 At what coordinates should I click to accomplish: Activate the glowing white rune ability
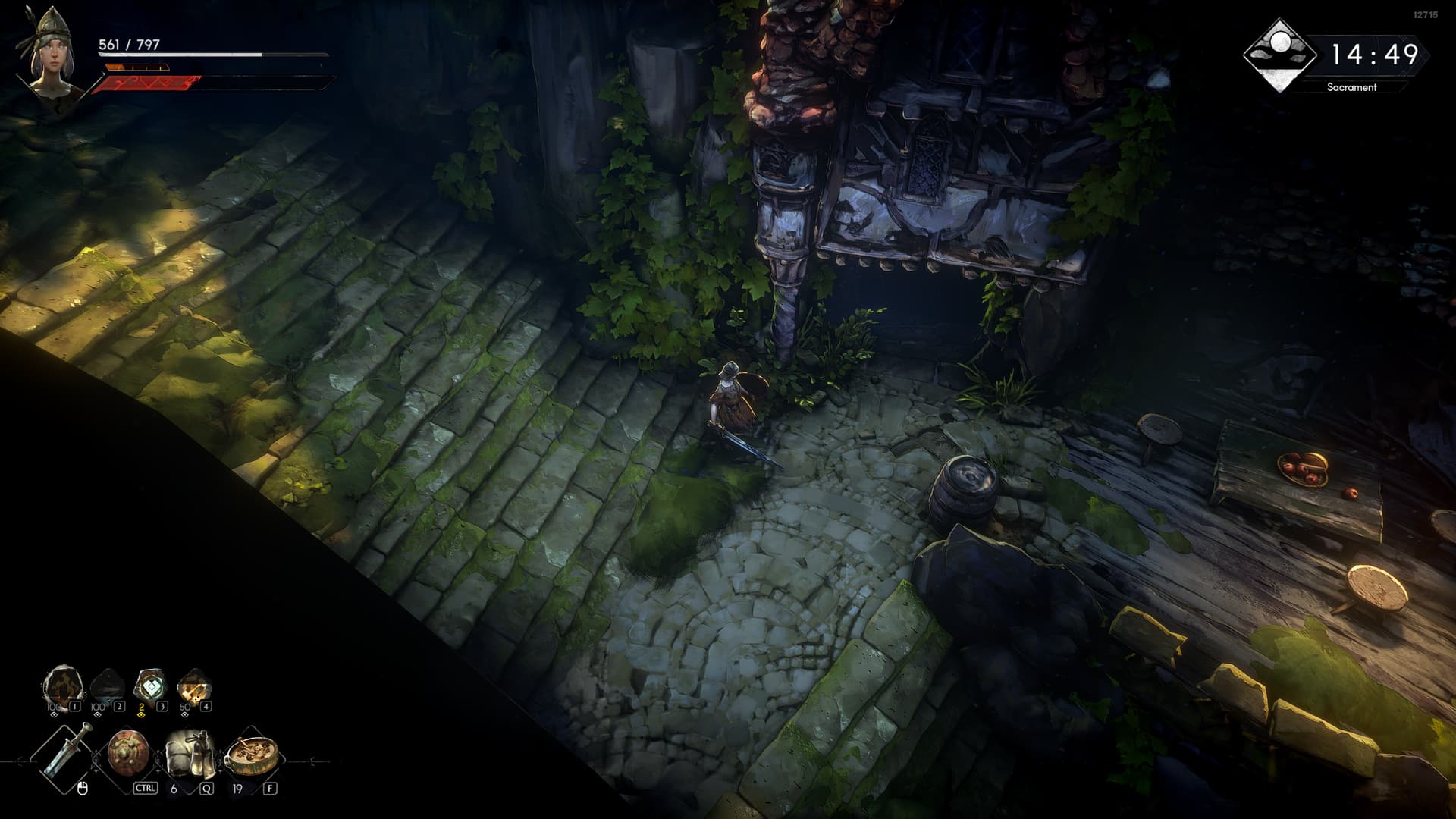click(x=149, y=686)
